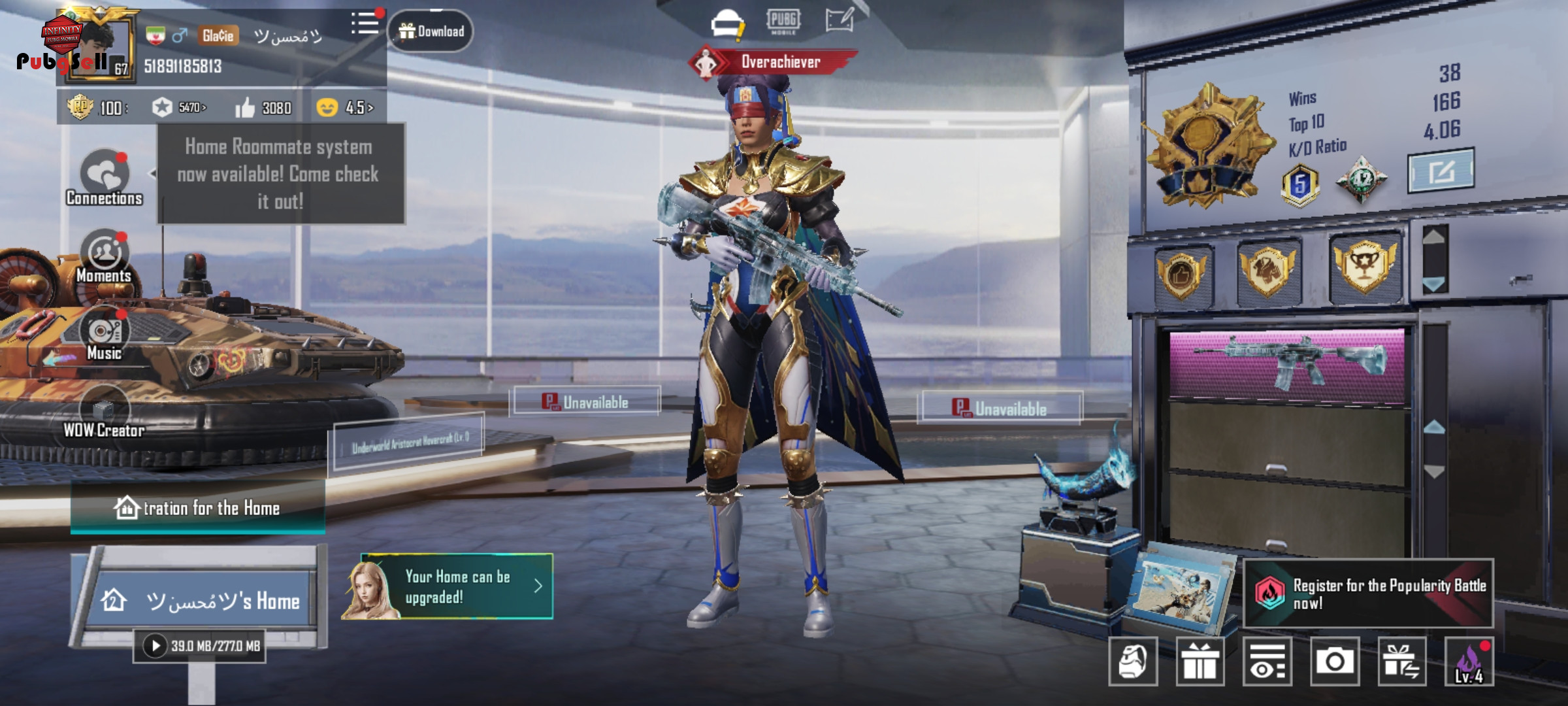Image resolution: width=1568 pixels, height=706 pixels.
Task: Select the helmet outfit tab
Action: pyautogui.click(x=728, y=23)
